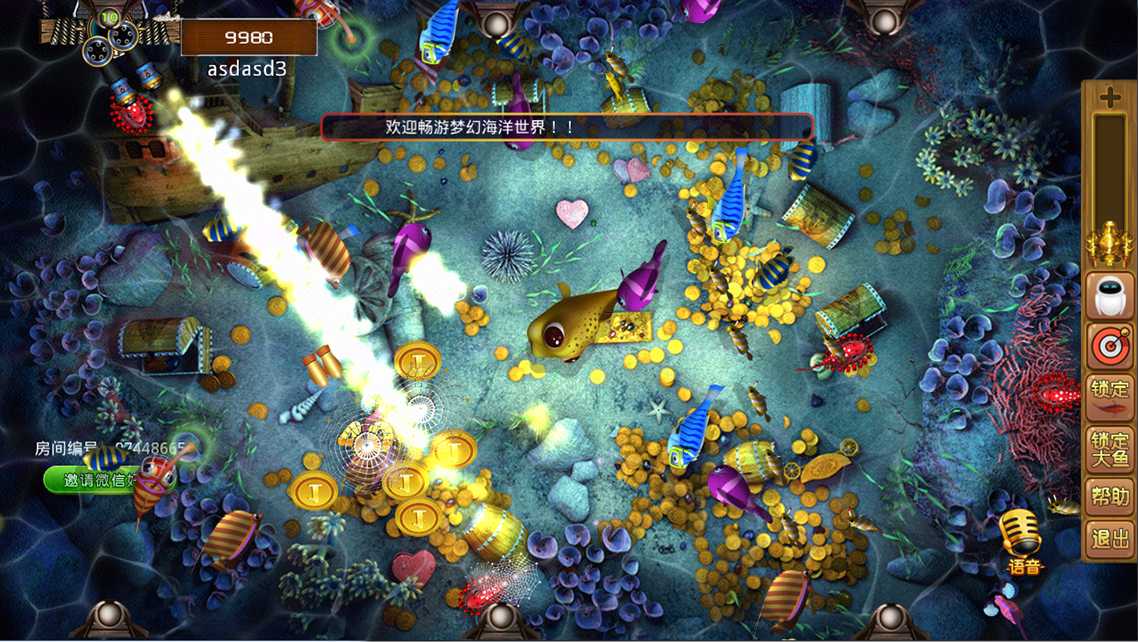This screenshot has height=642, width=1138.
Task: Open the 帮助 help screen
Action: [1109, 496]
